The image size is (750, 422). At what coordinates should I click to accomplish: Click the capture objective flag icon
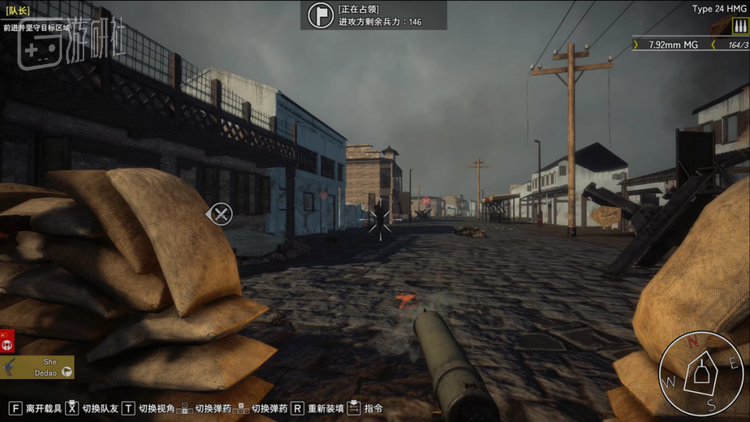(321, 15)
